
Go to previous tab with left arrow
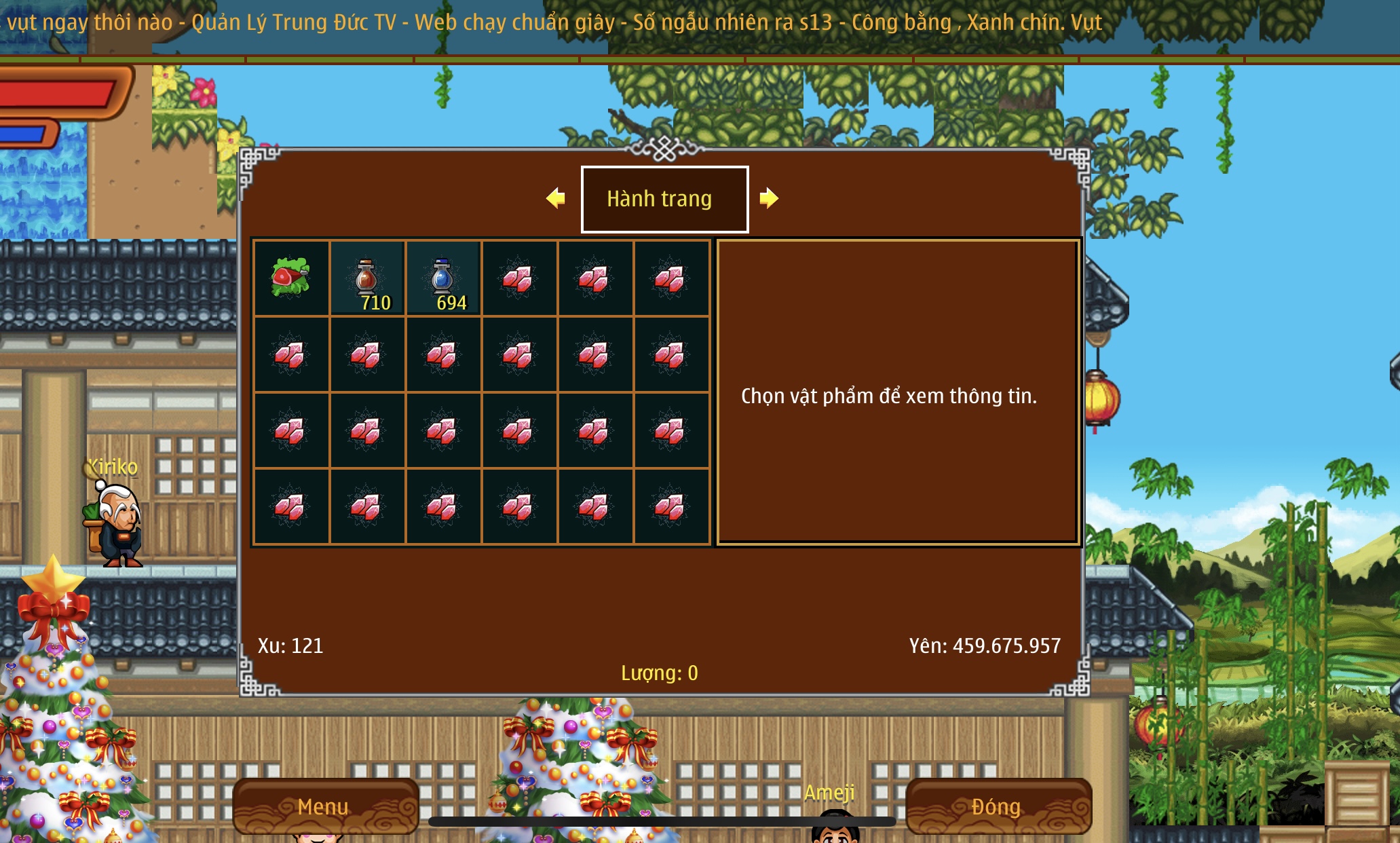tap(556, 198)
